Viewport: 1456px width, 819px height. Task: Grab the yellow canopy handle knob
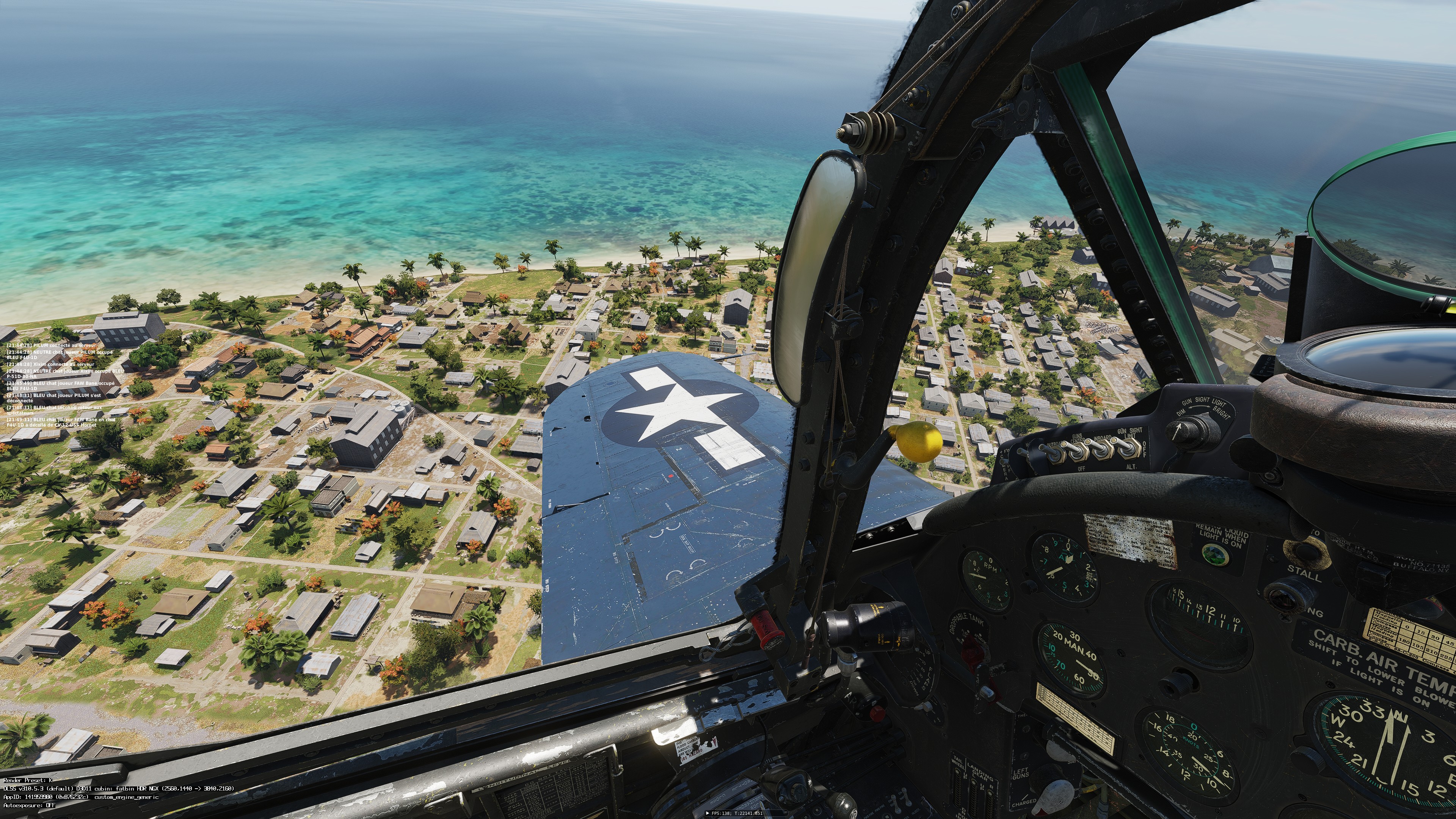[x=919, y=441]
